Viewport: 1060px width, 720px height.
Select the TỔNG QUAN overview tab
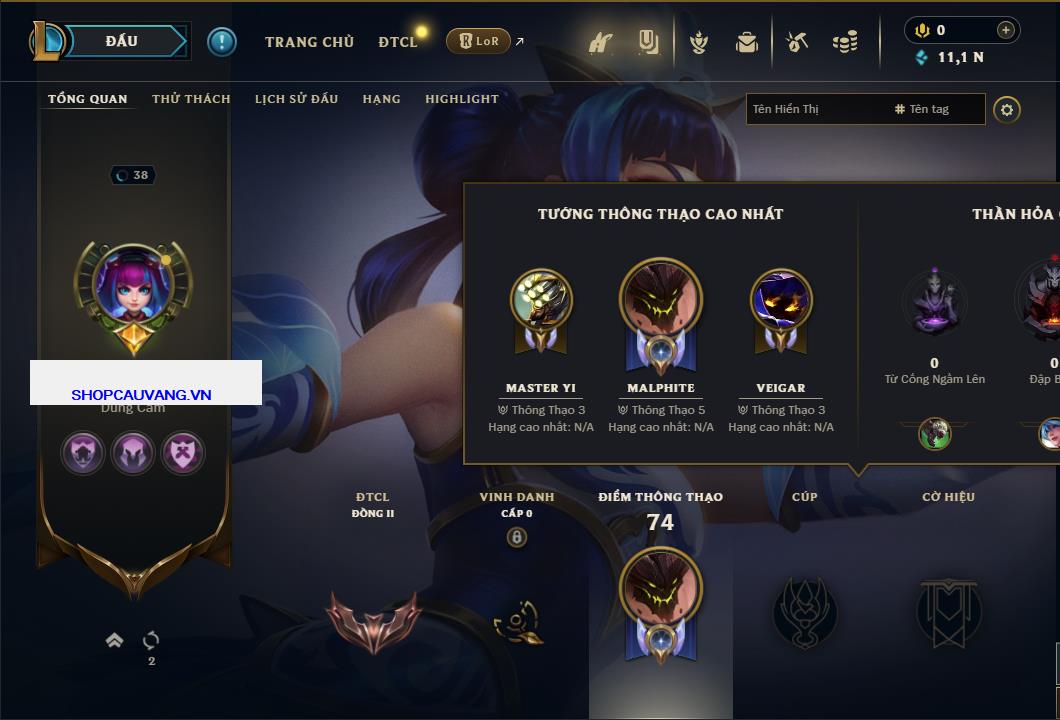tap(88, 99)
